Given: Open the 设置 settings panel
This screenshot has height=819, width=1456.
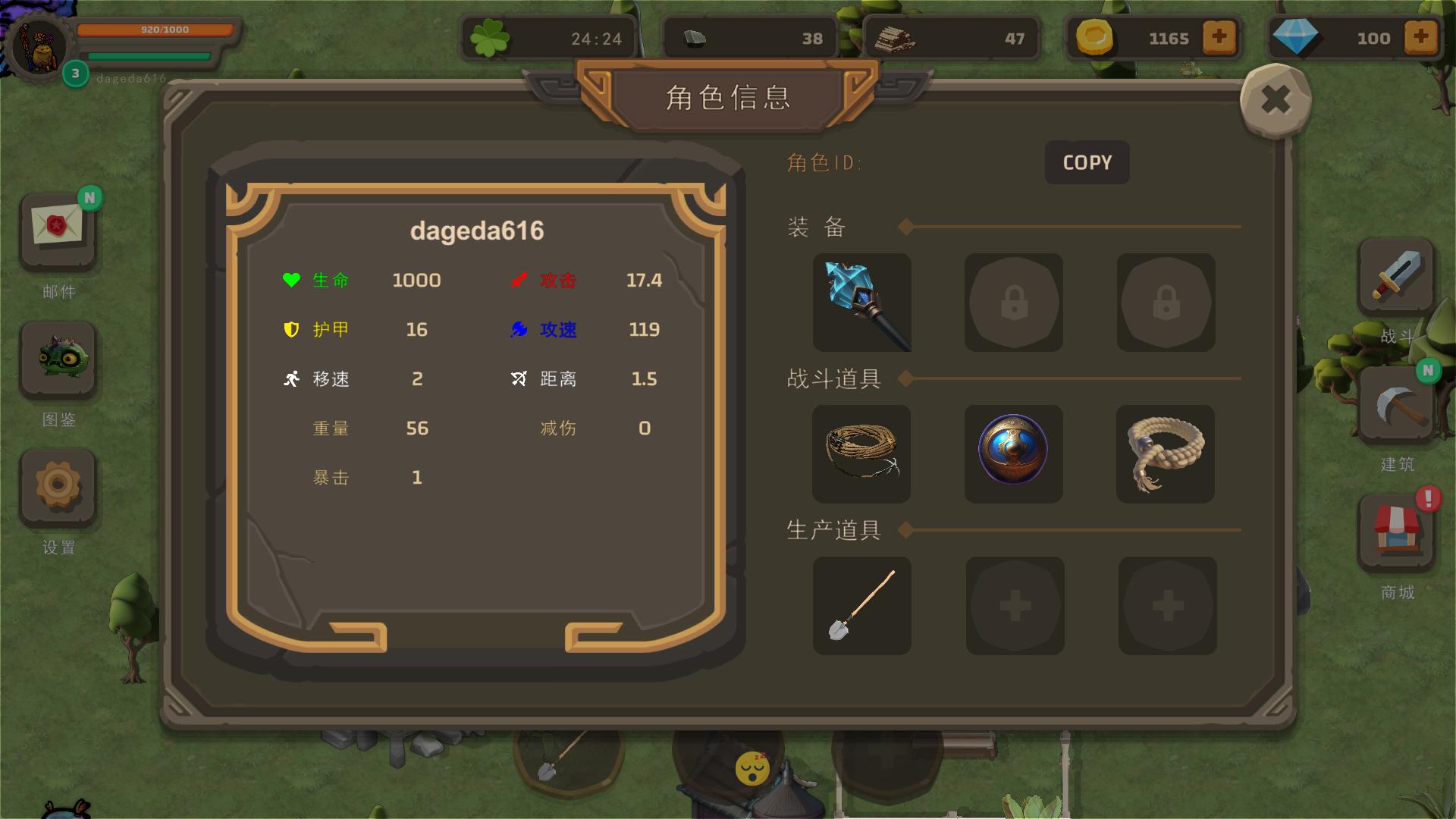Looking at the screenshot, I should coord(58,488).
